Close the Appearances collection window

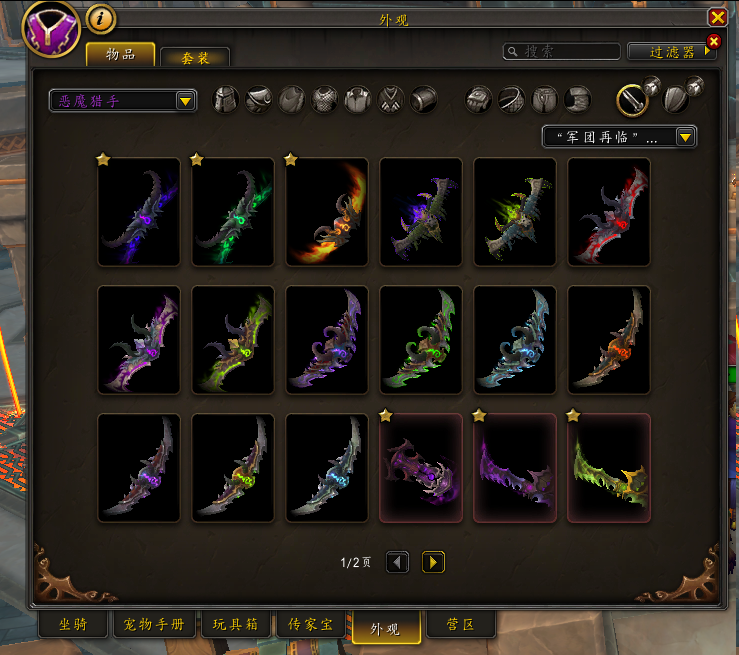(x=717, y=17)
